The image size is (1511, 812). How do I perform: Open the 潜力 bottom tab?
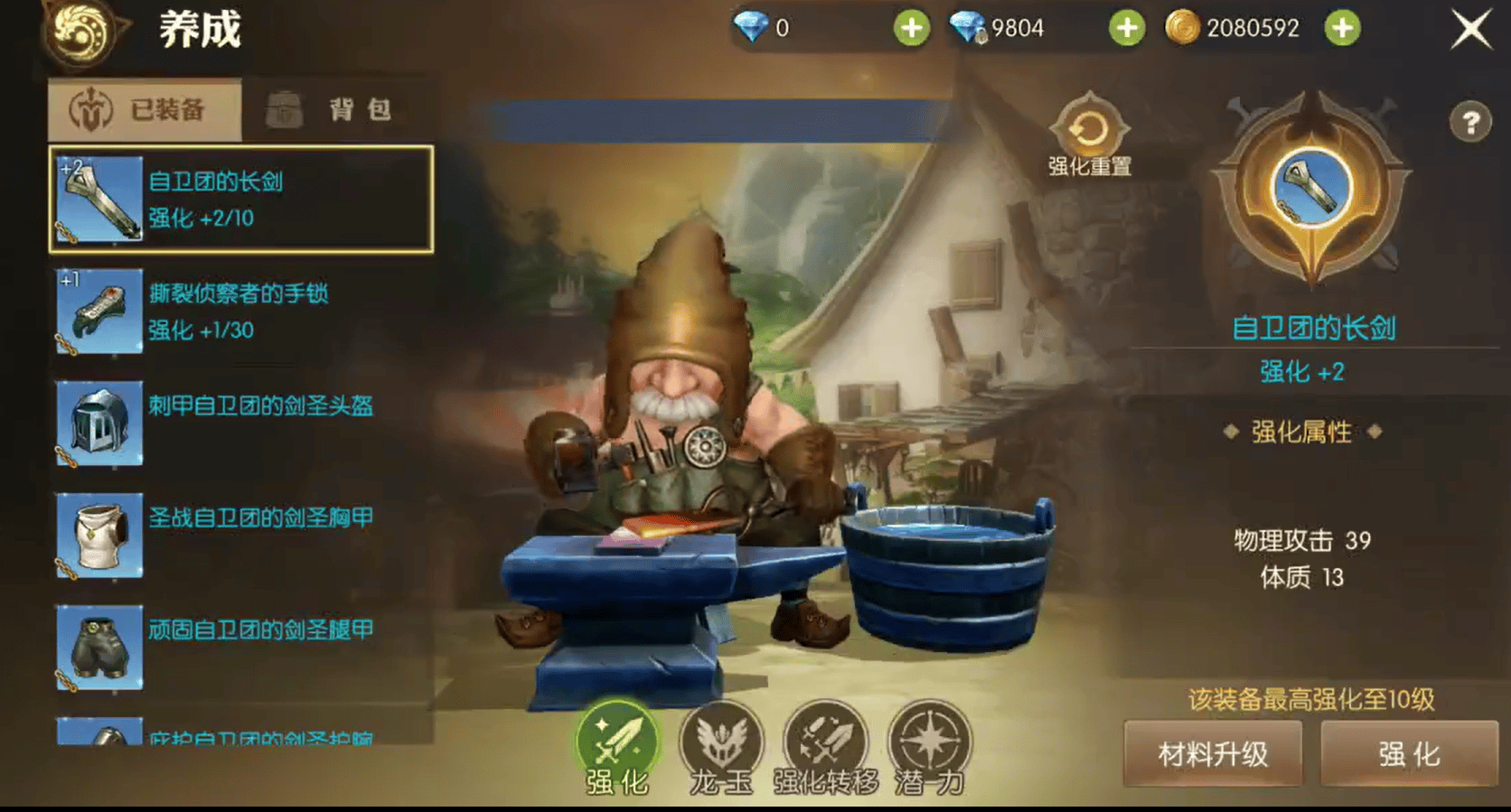pos(930,748)
